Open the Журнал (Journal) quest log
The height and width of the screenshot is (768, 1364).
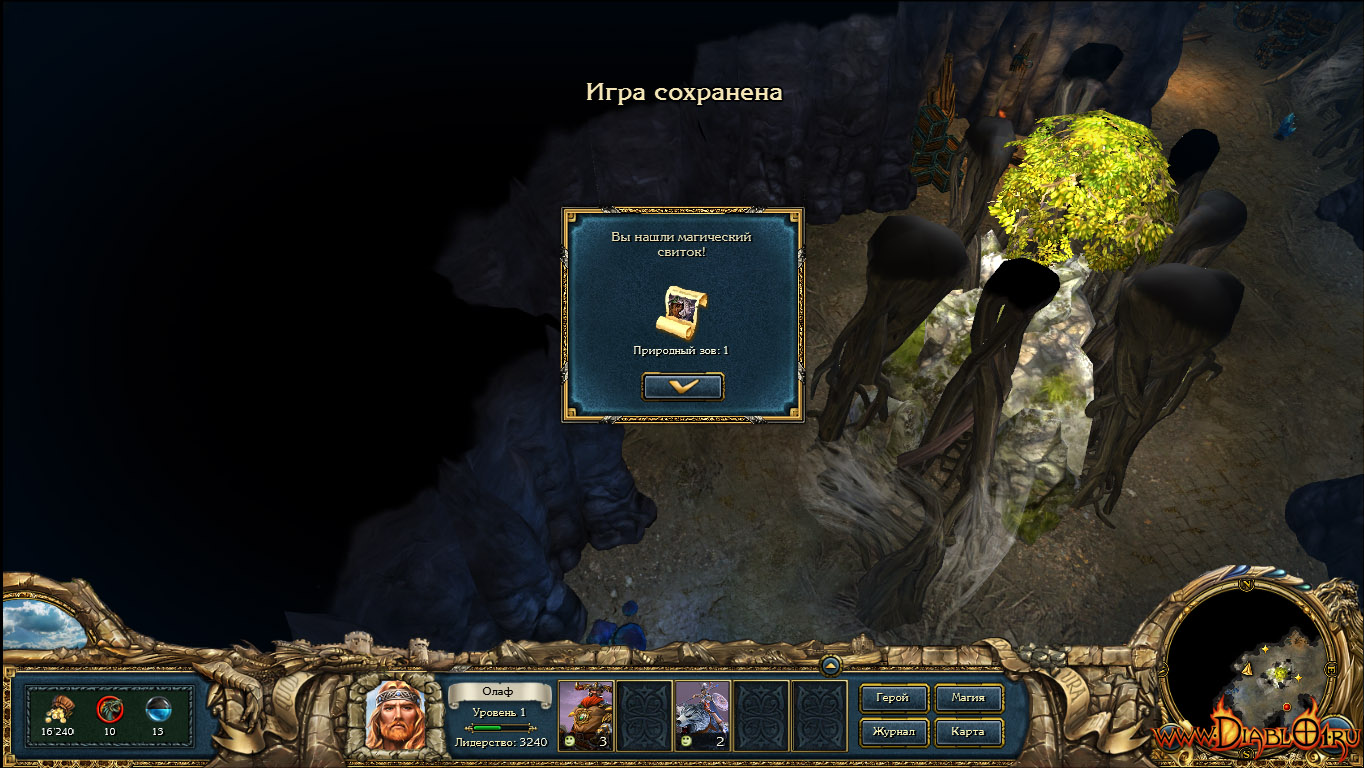click(893, 732)
